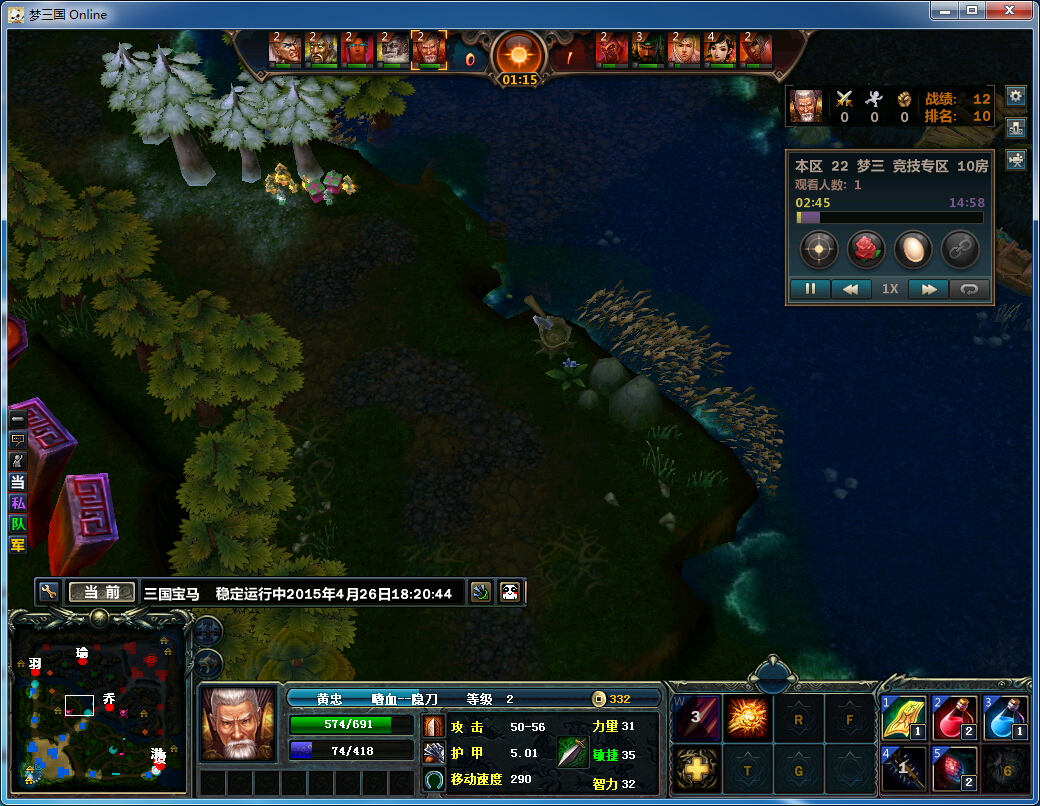Screen dimensions: 1040x806
Task: Throw an egg using the egg button
Action: pyautogui.click(x=913, y=249)
